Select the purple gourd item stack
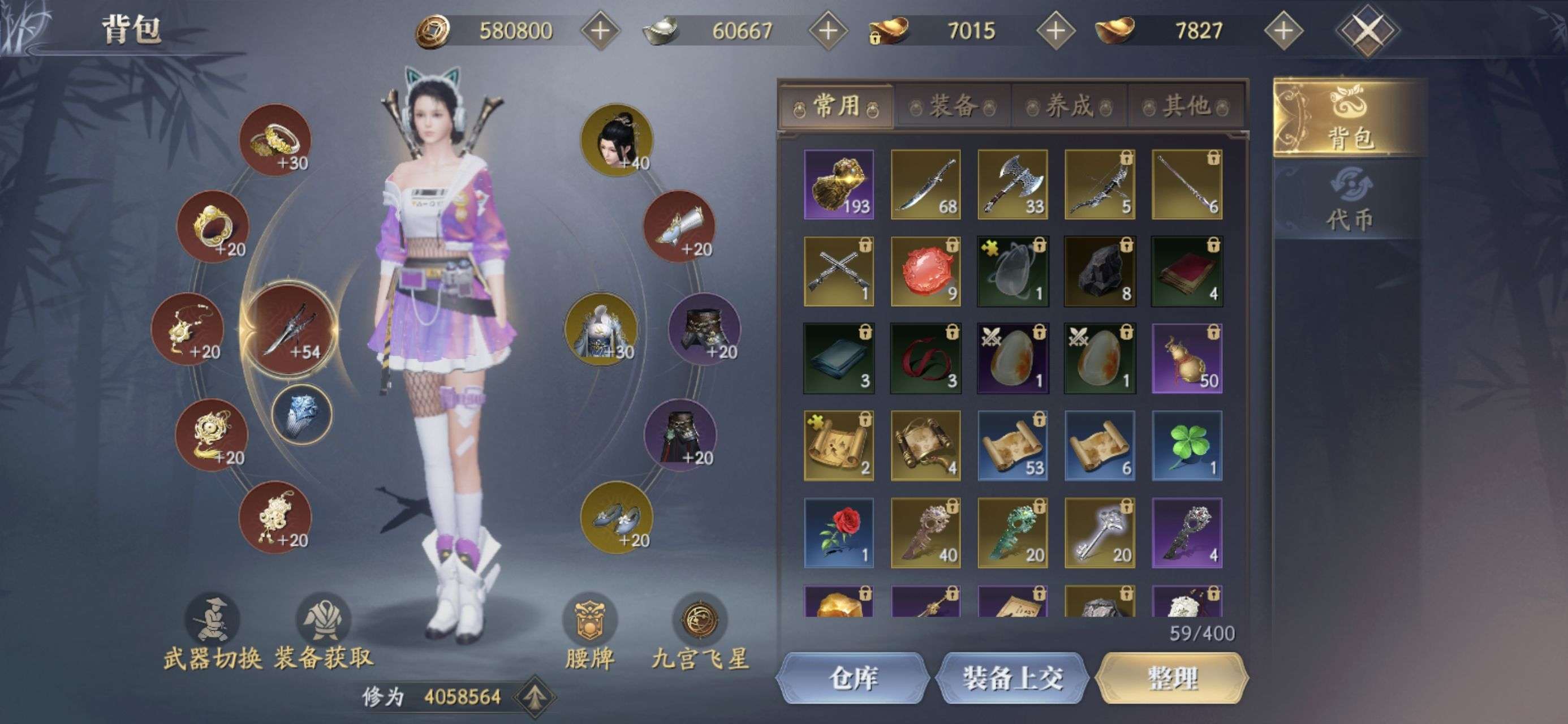 (1186, 359)
